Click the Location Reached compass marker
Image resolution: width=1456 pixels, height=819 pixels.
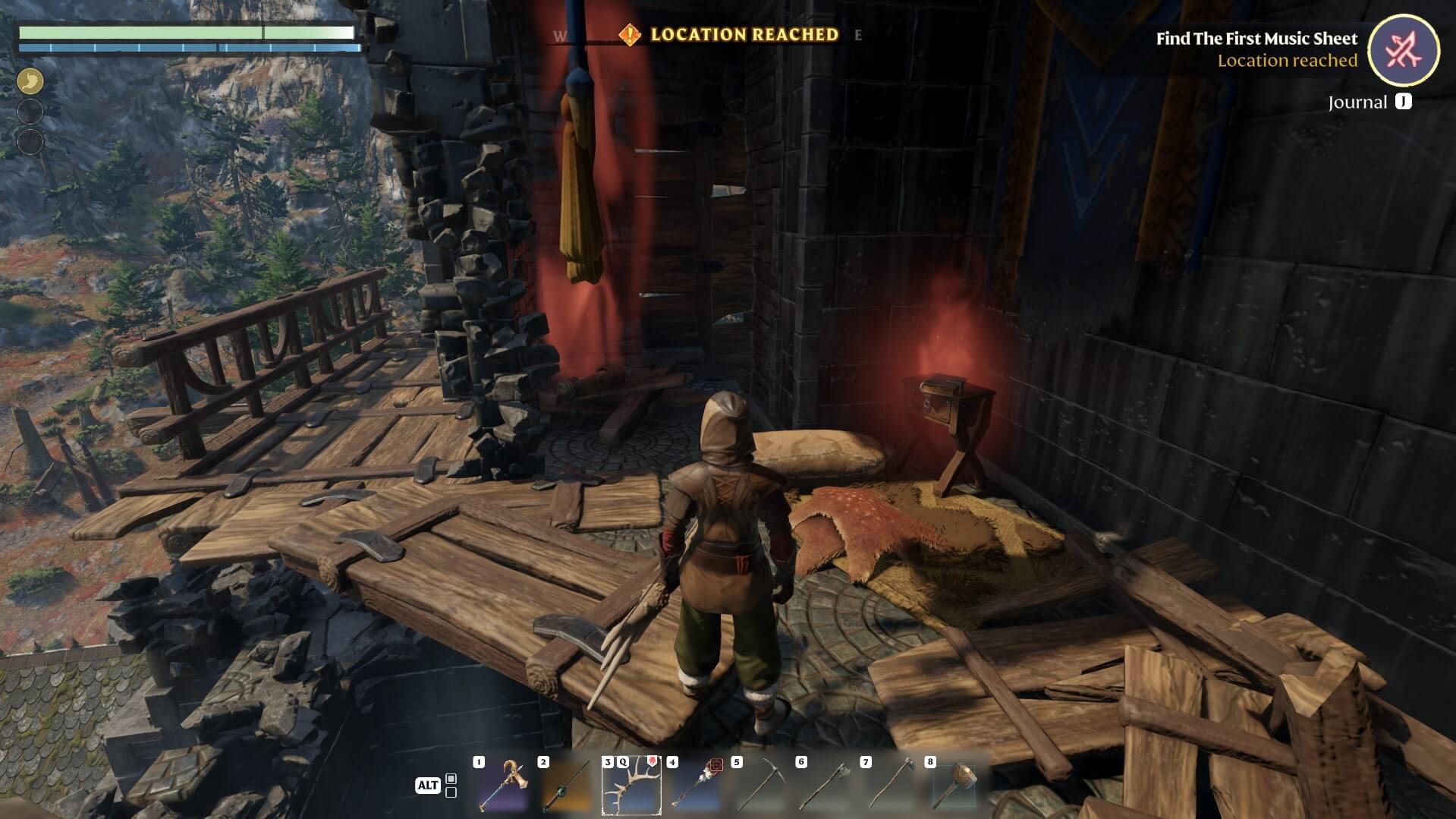pos(630,35)
